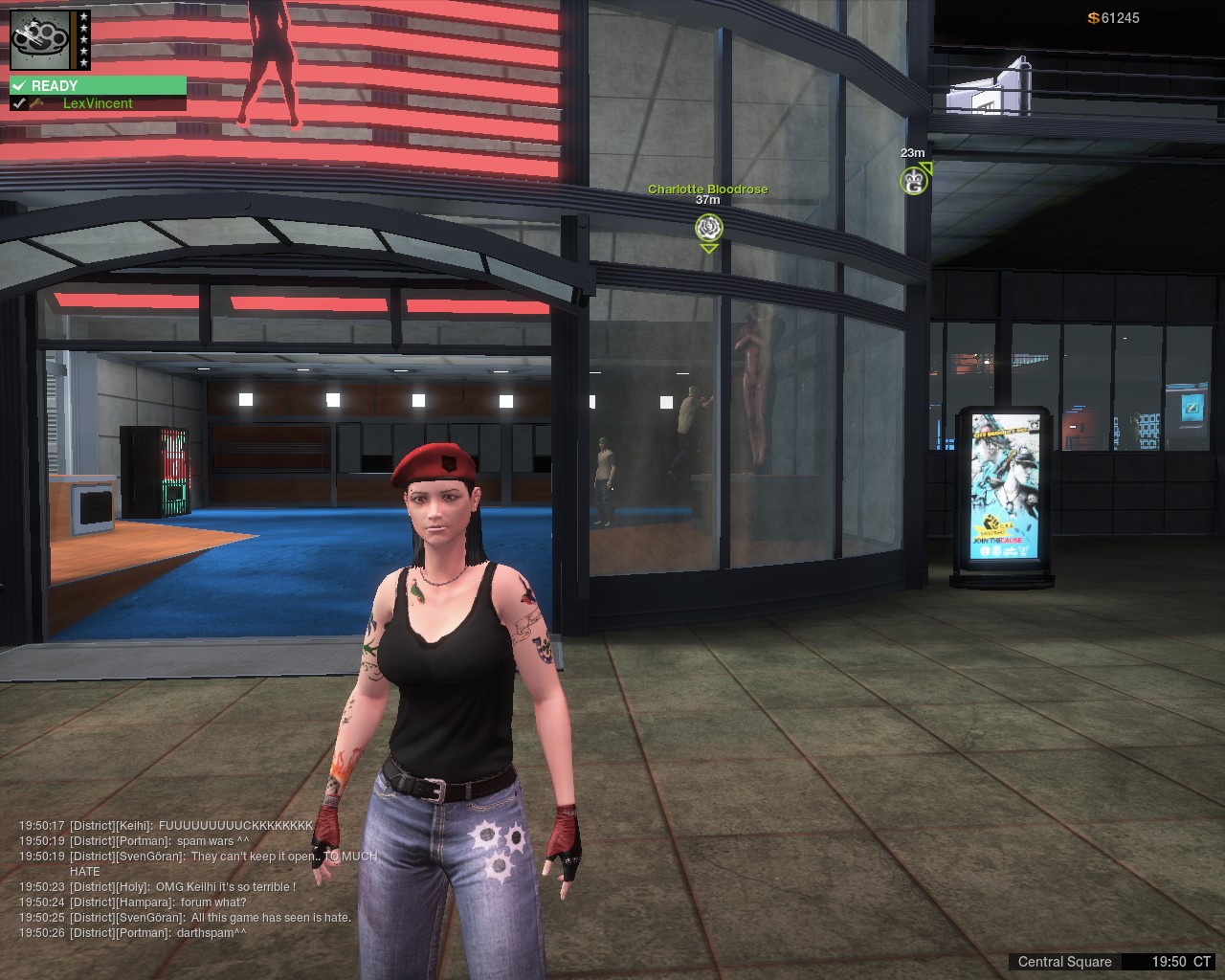The image size is (1225, 980).
Task: Click the Central Square location label
Action: tap(1064, 962)
